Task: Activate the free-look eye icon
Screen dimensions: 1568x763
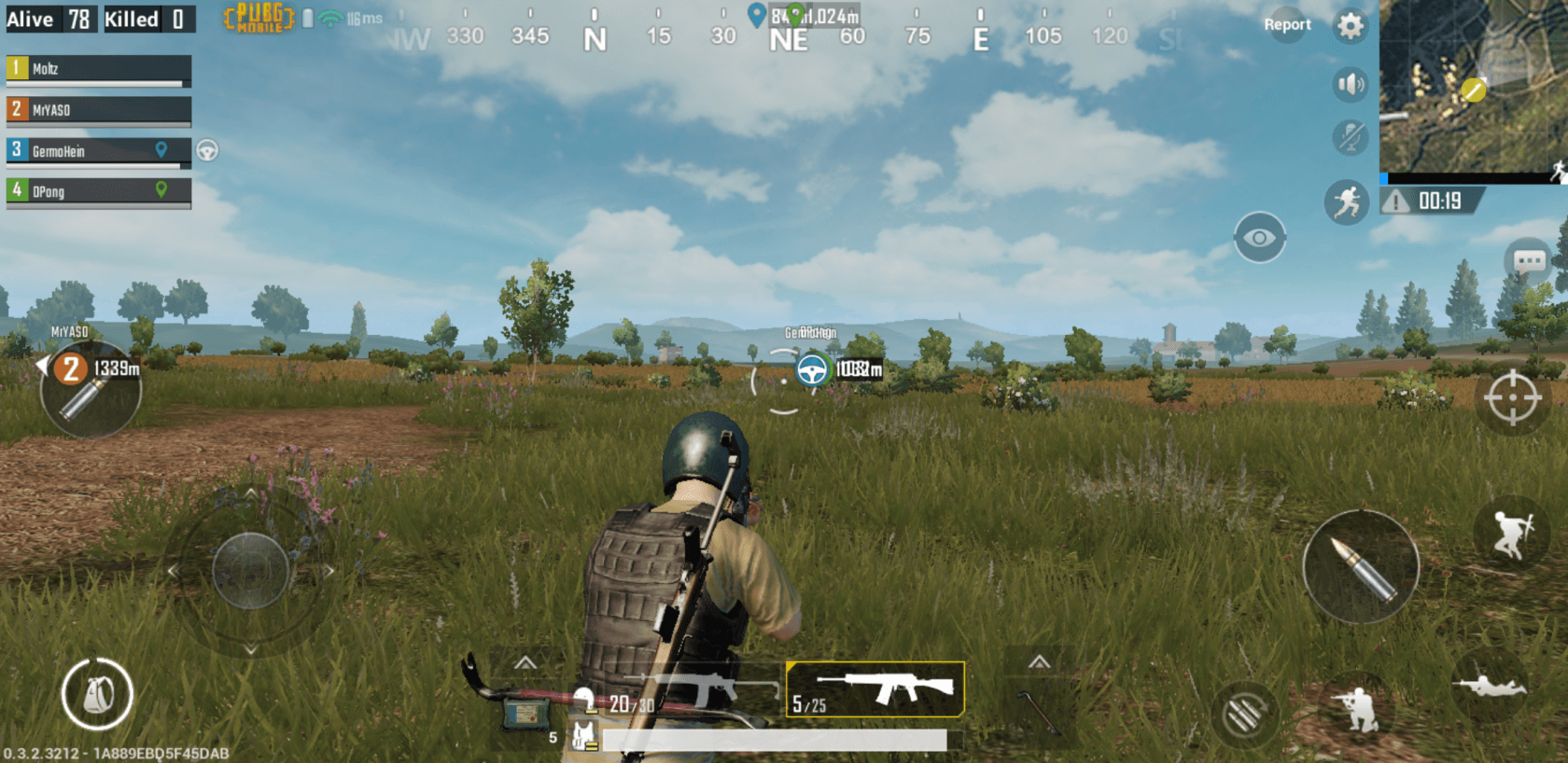Action: 1262,235
